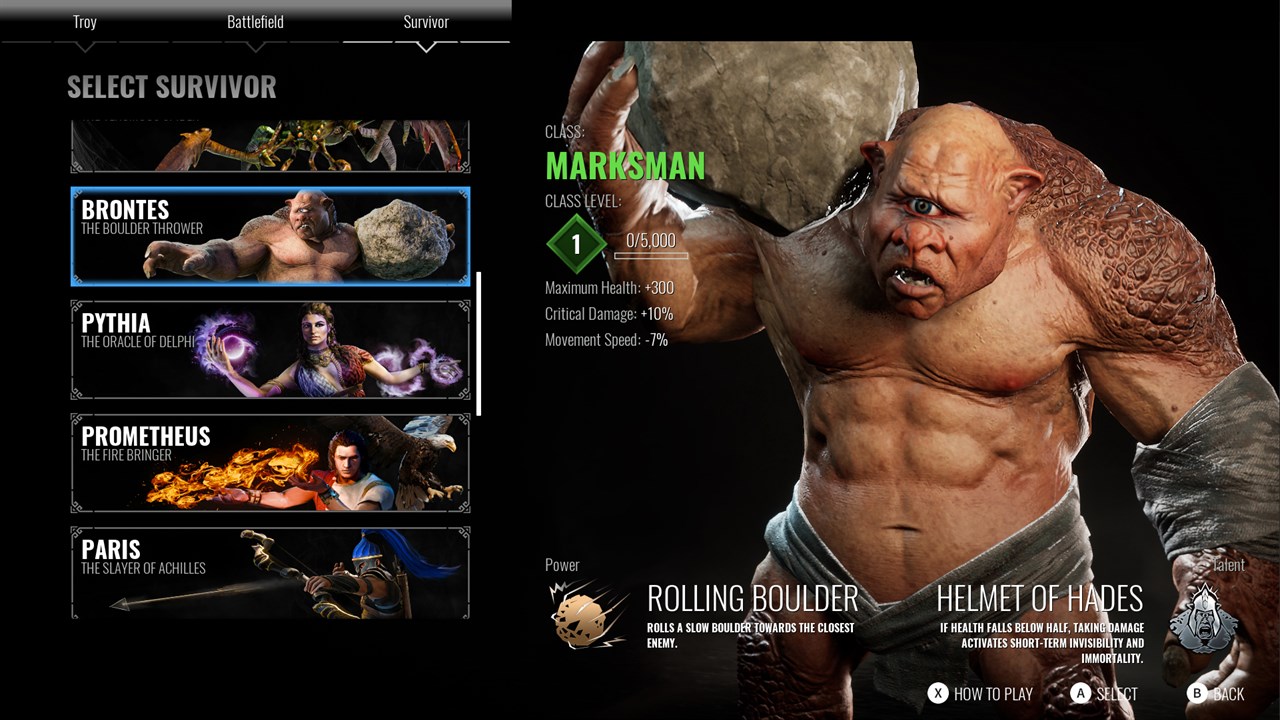Choose Pythia the Oracle of Delphi
1280x720 pixels.
(x=270, y=350)
